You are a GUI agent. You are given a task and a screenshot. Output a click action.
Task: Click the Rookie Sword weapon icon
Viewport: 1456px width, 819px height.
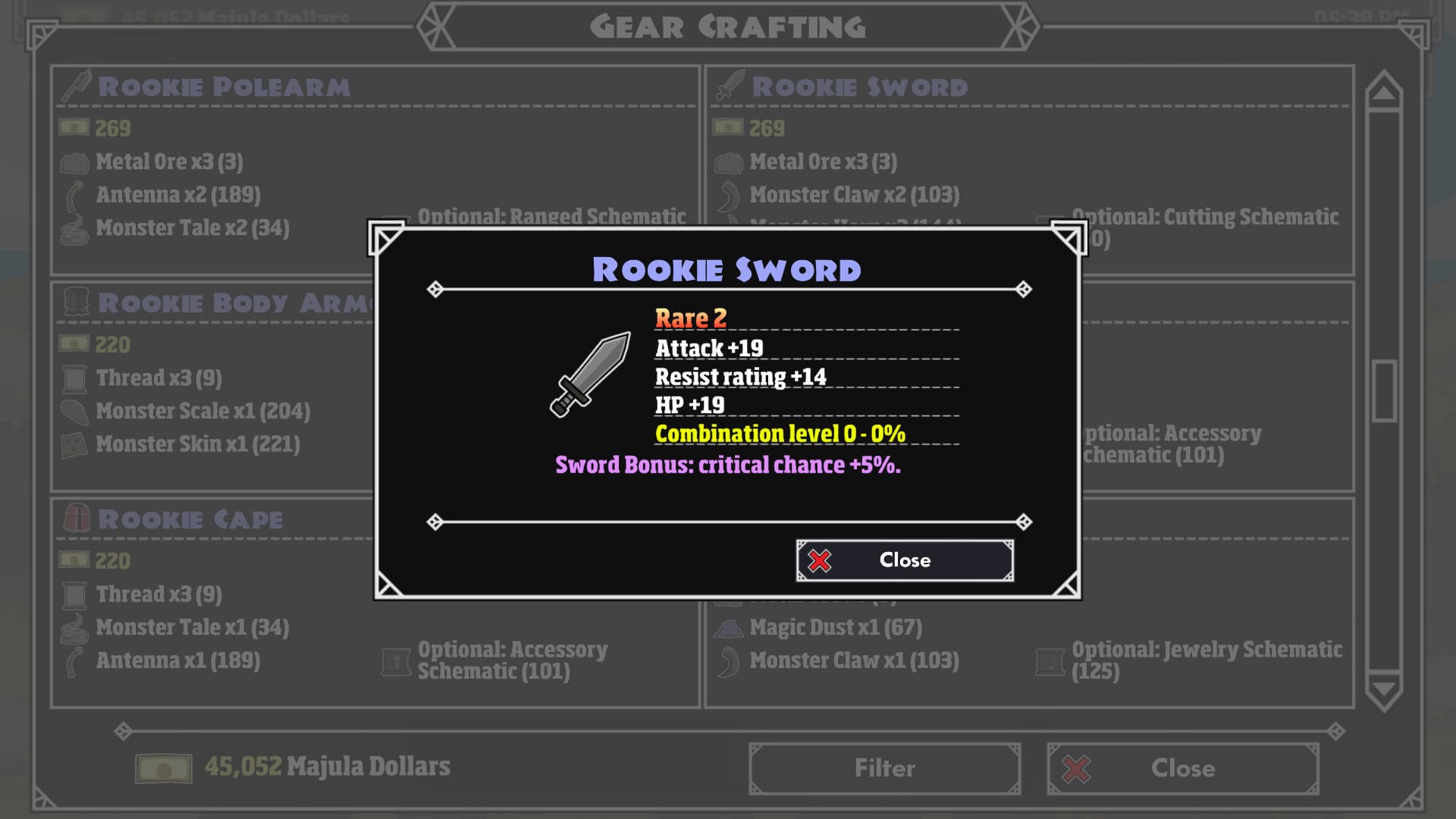pos(726,86)
